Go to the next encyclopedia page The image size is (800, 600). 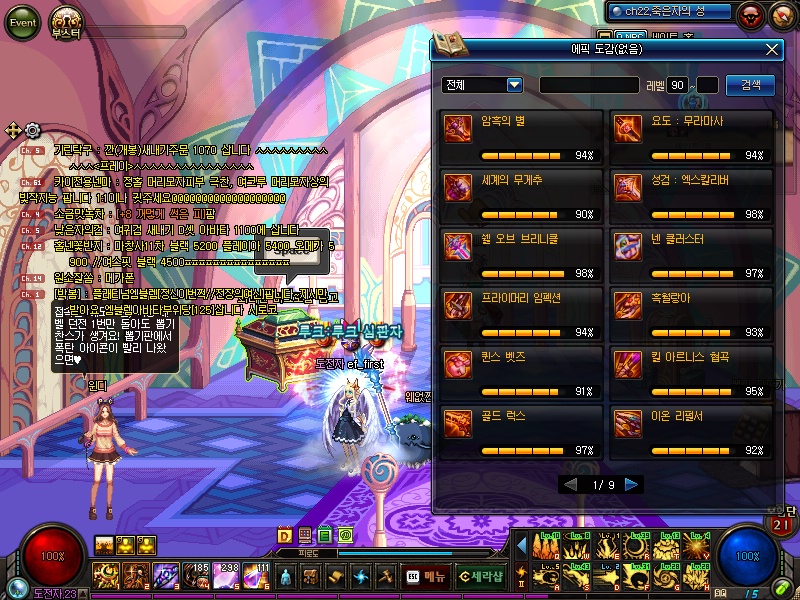point(631,484)
